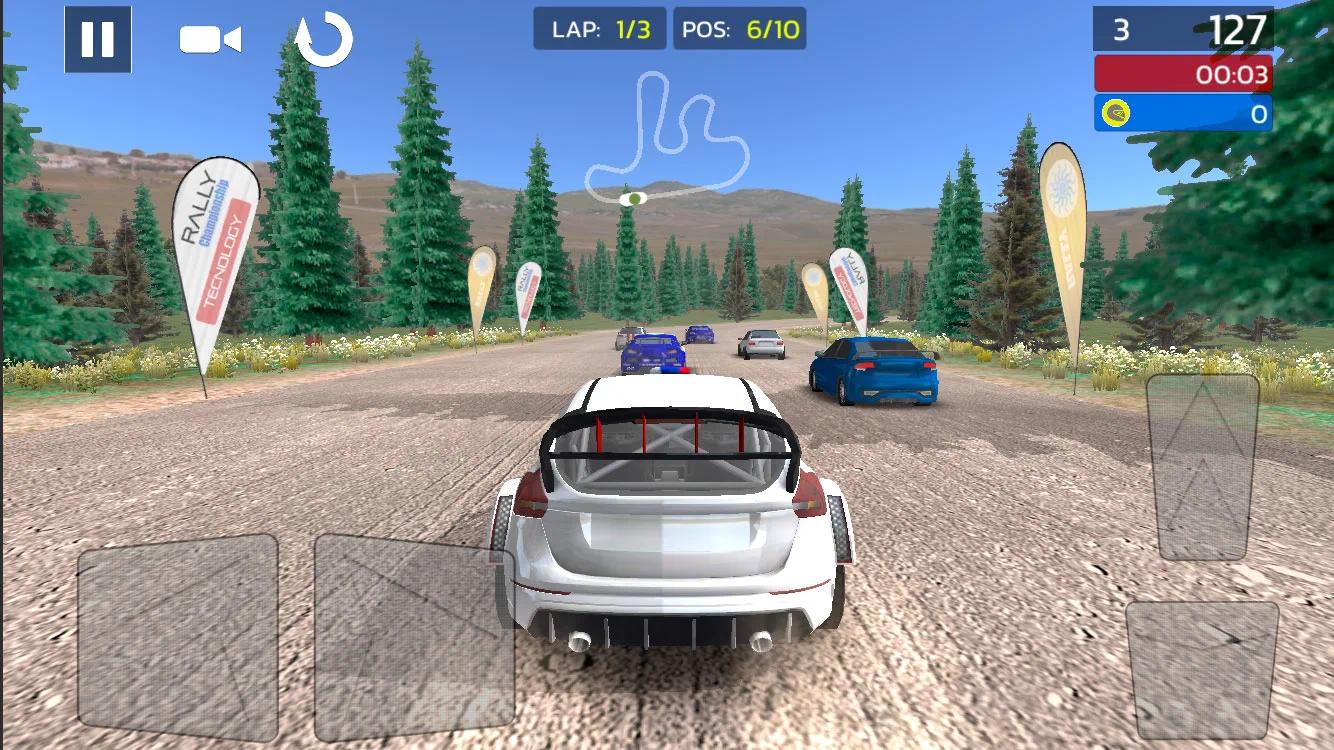
Task: Tap the red countdown timer bar
Action: (1182, 73)
